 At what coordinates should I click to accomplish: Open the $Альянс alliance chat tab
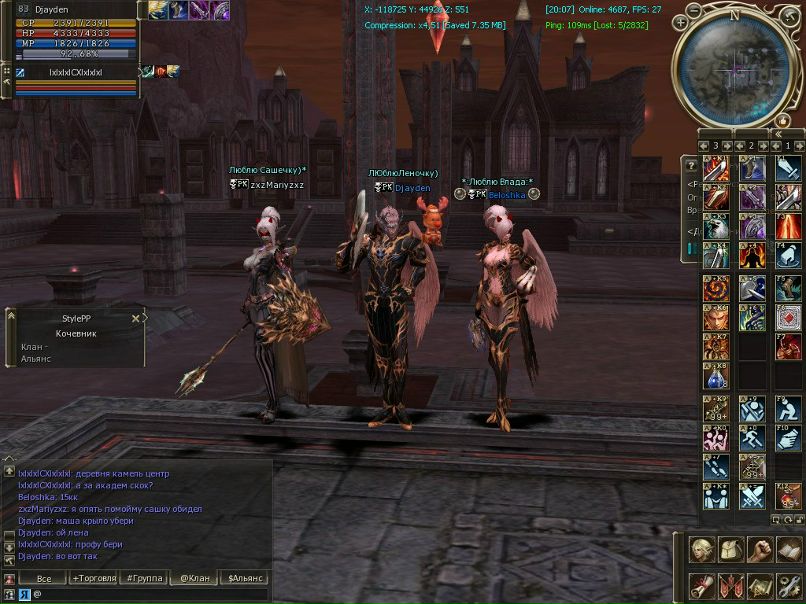click(245, 578)
